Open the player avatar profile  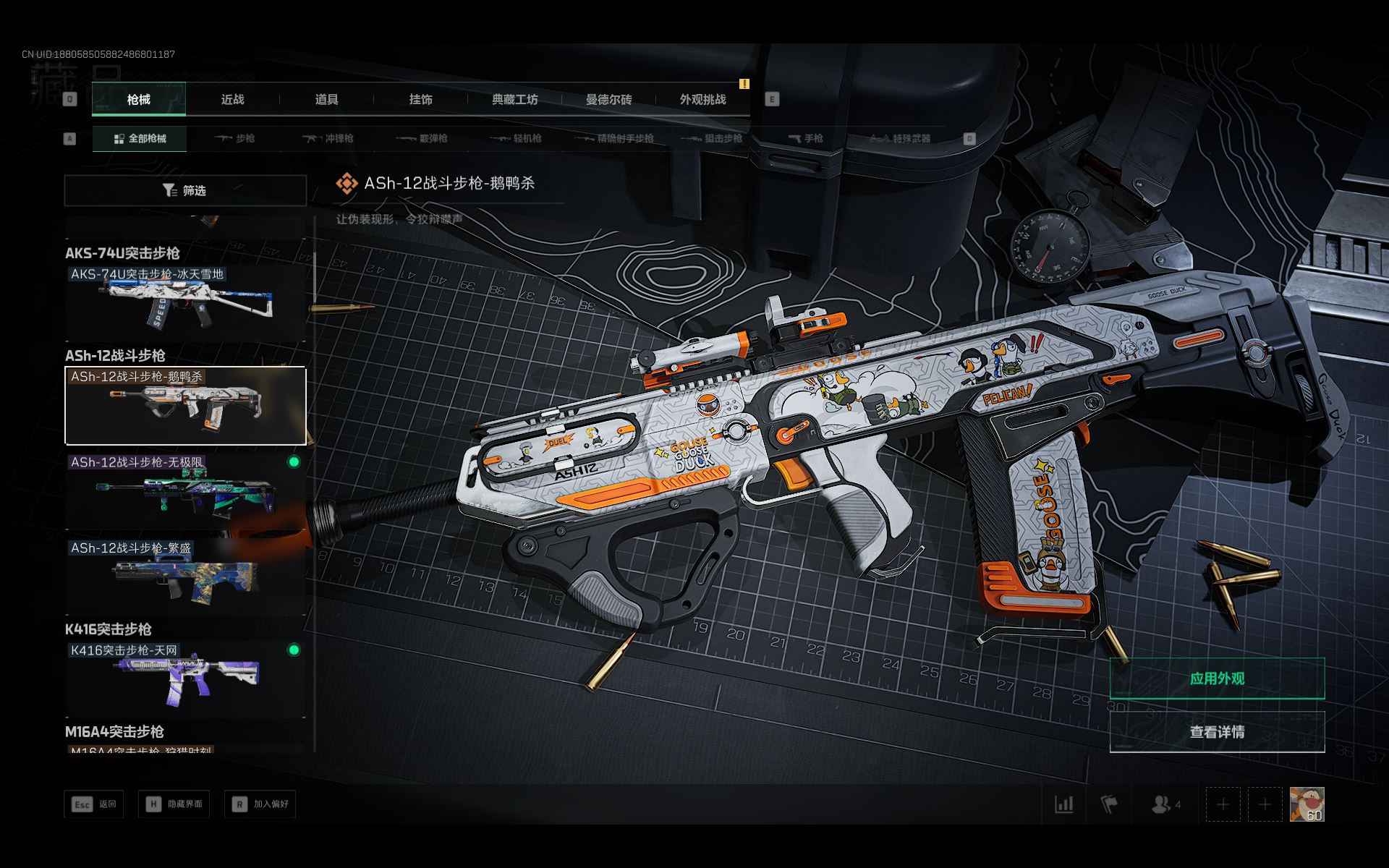pos(1307,804)
